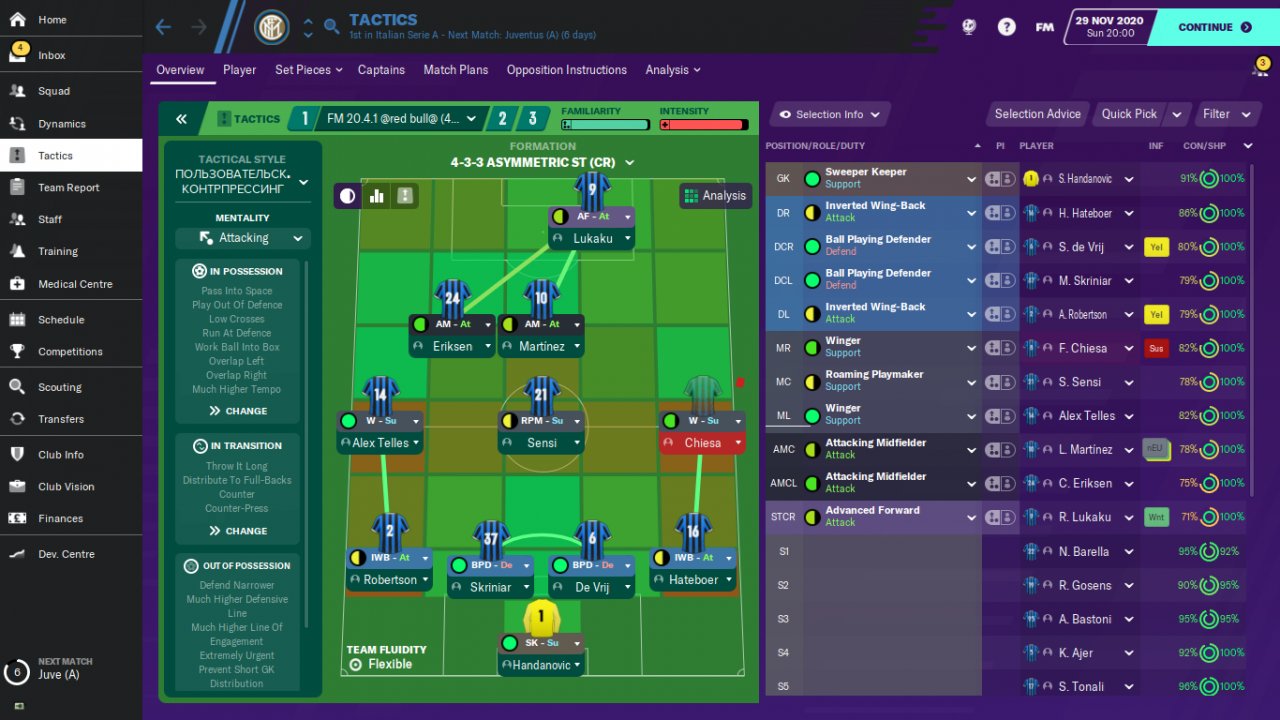
Task: Open the Match Plans tab
Action: coord(455,70)
